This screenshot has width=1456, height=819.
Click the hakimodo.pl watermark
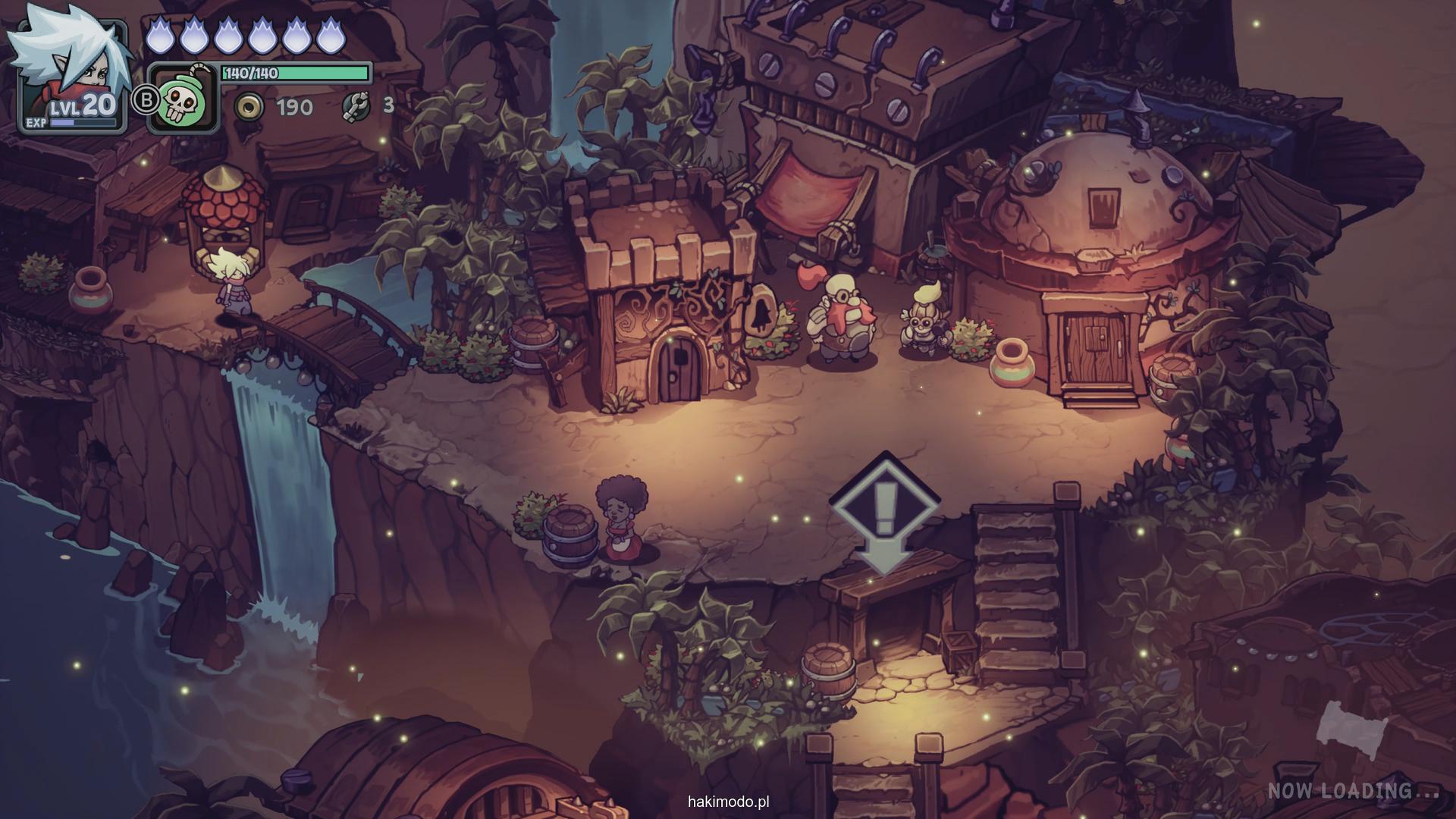click(729, 801)
